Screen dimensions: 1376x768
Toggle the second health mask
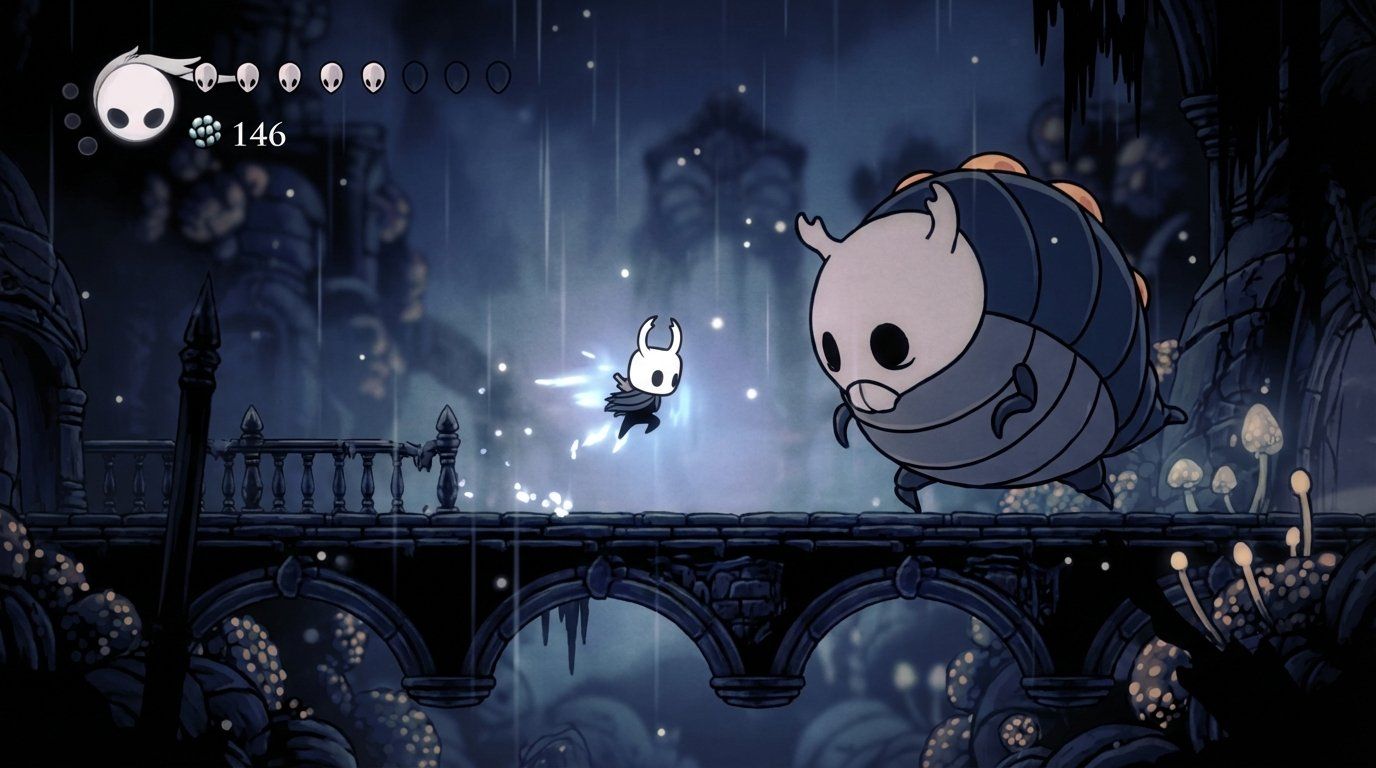pyautogui.click(x=249, y=75)
